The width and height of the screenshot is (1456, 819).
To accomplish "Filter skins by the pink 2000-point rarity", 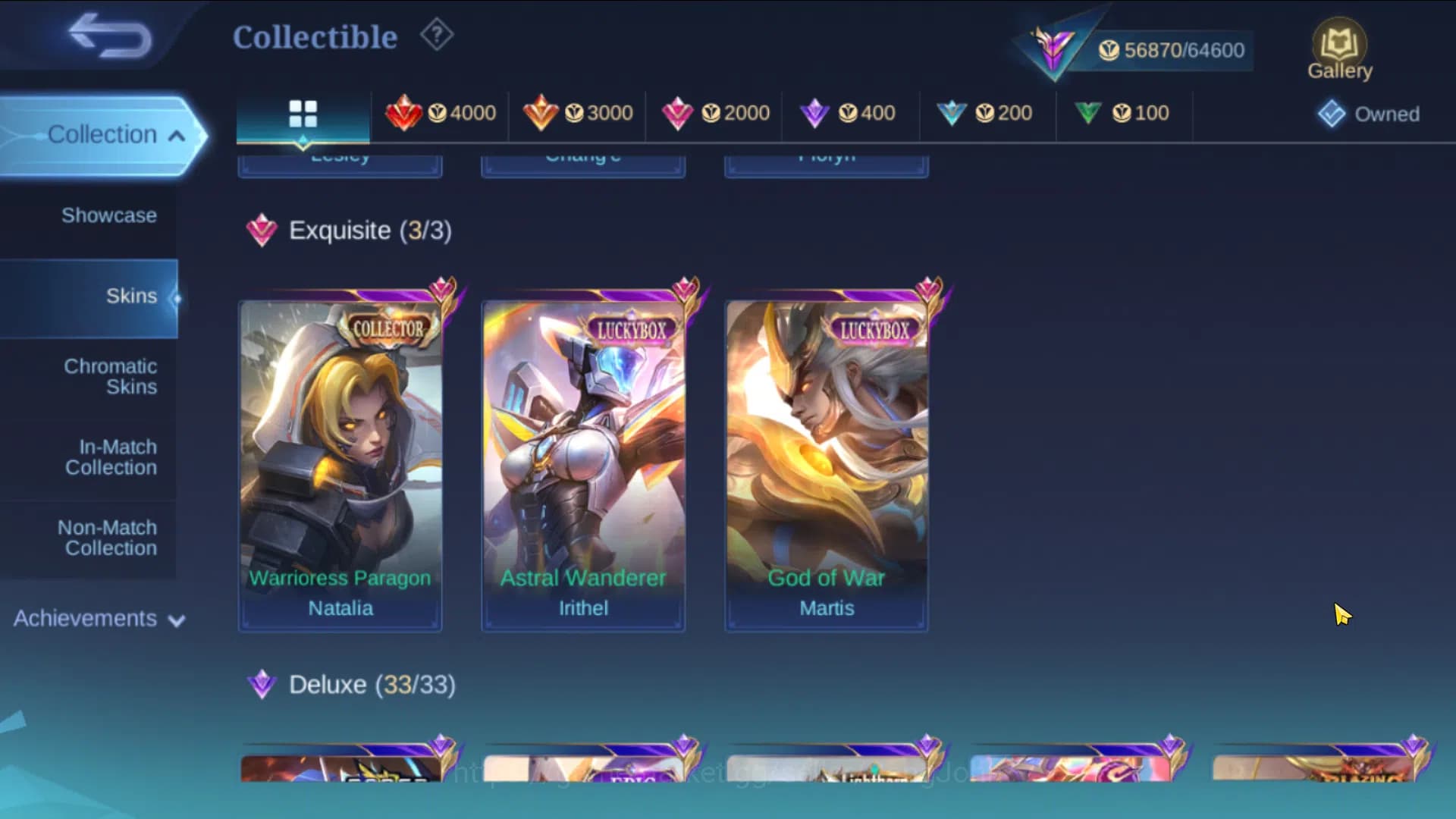I will tap(714, 113).
